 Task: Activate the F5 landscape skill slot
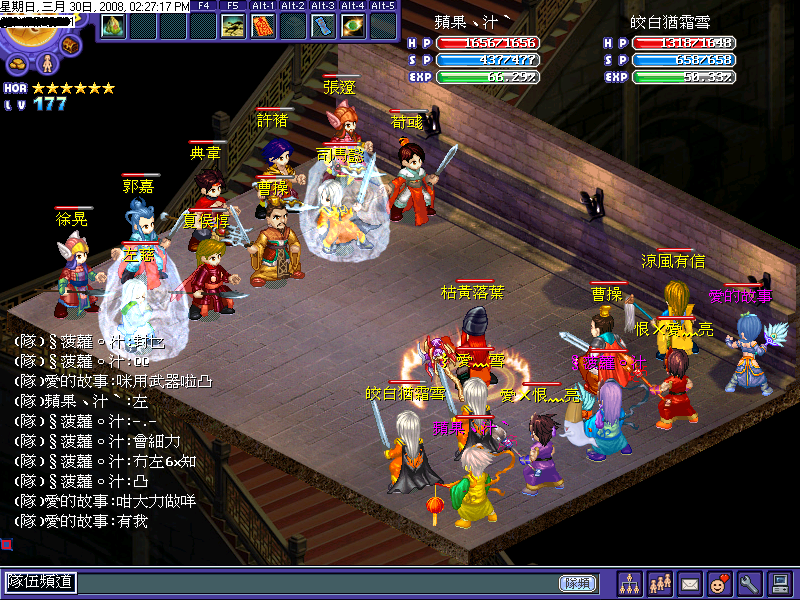pyautogui.click(x=233, y=26)
